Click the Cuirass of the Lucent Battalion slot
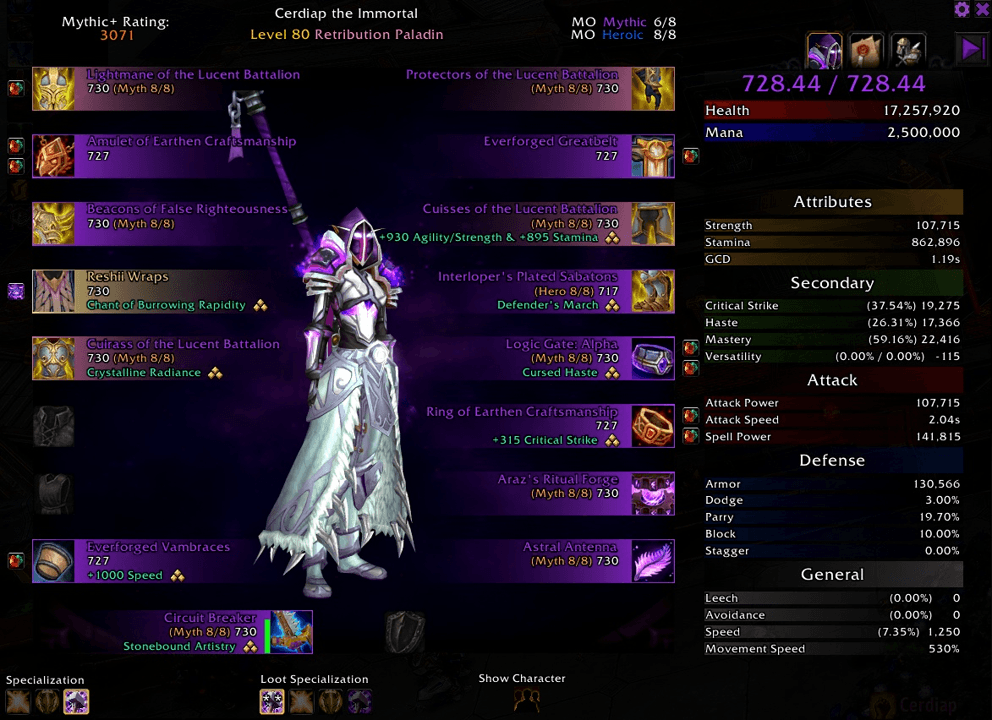The height and width of the screenshot is (720, 992). point(53,358)
